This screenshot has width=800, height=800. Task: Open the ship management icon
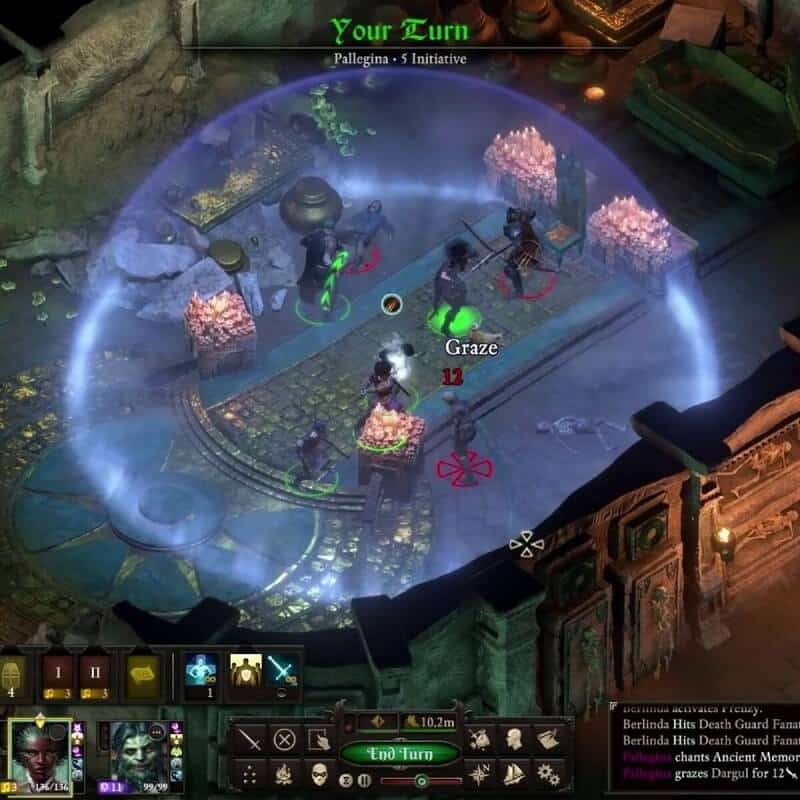click(x=513, y=774)
